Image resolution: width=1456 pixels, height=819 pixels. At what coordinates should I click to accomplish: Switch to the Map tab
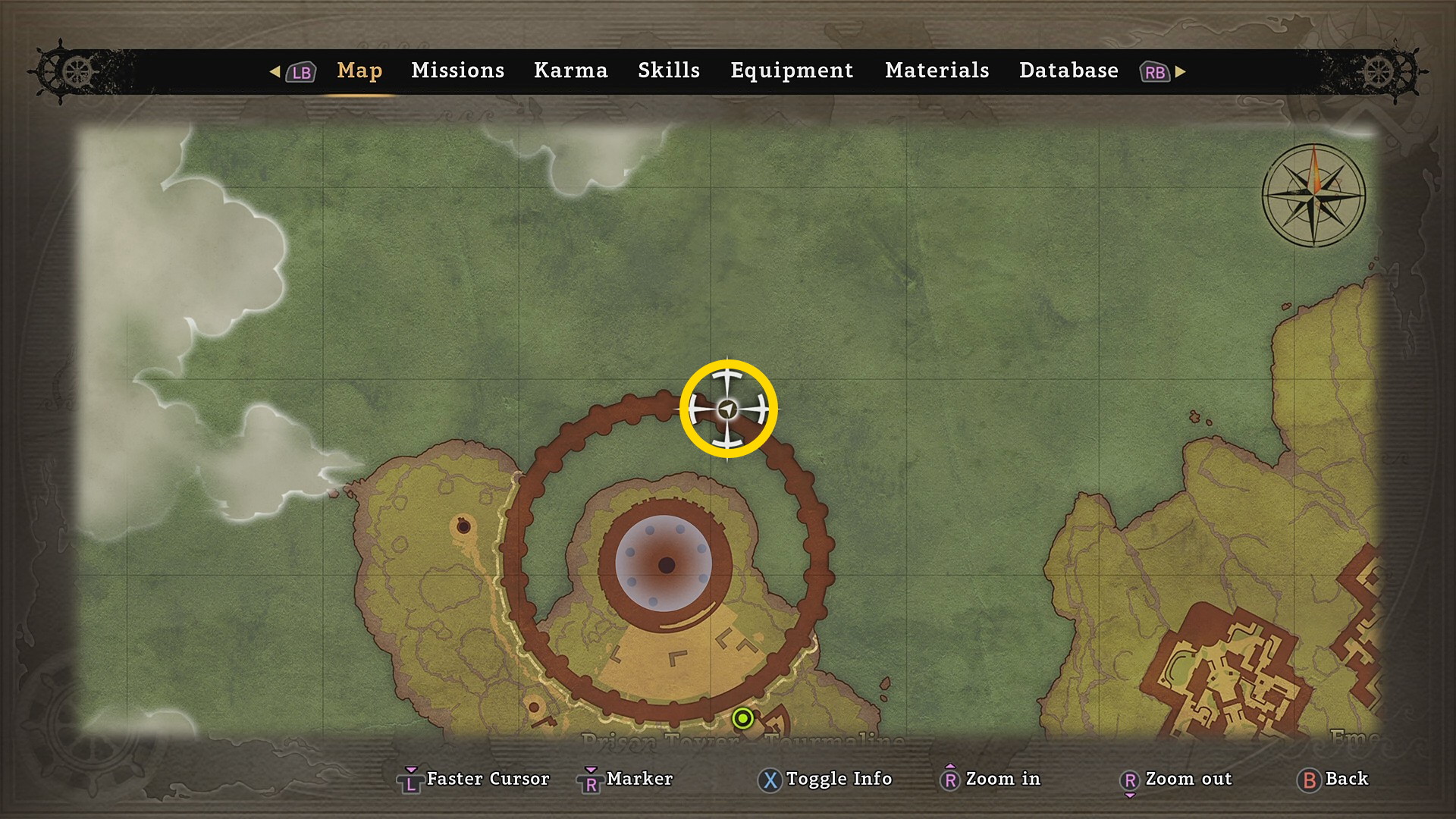[x=359, y=71]
